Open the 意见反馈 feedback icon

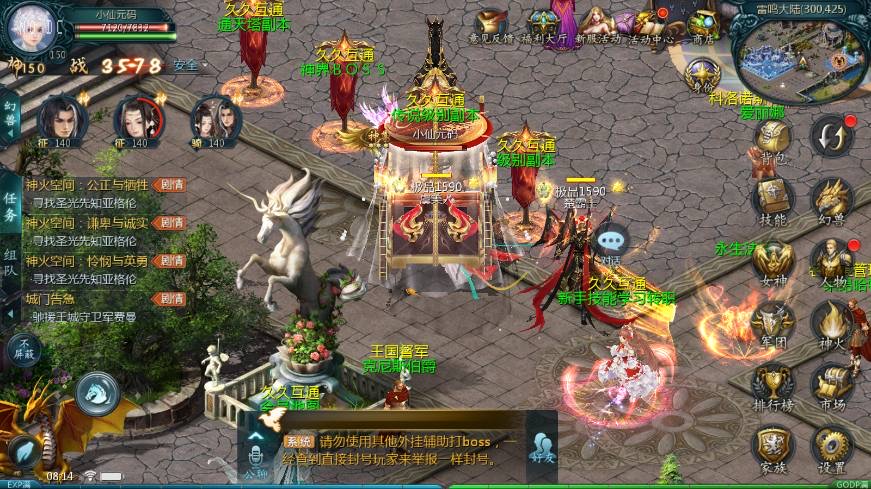click(491, 24)
